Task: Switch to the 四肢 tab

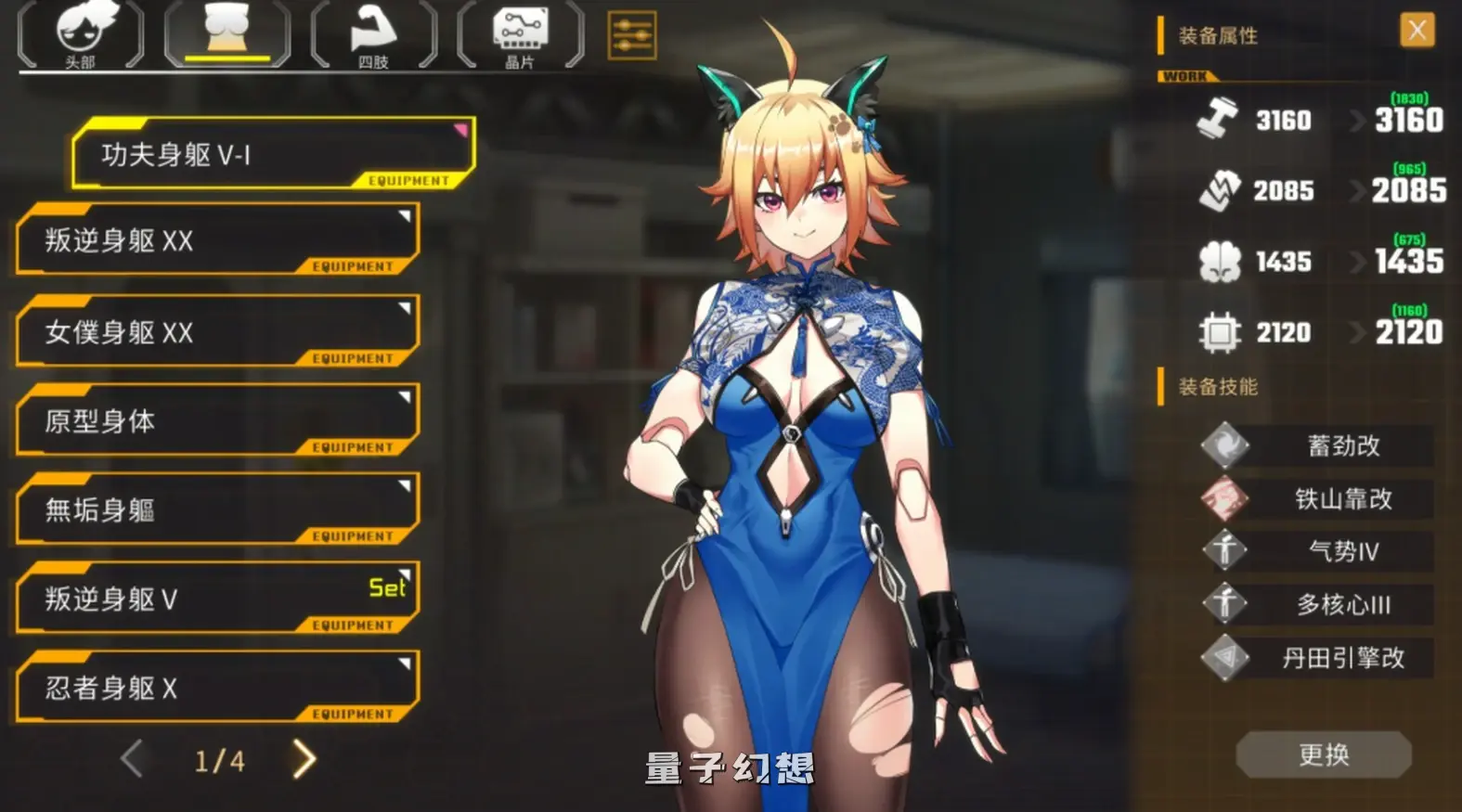Action: tap(371, 37)
